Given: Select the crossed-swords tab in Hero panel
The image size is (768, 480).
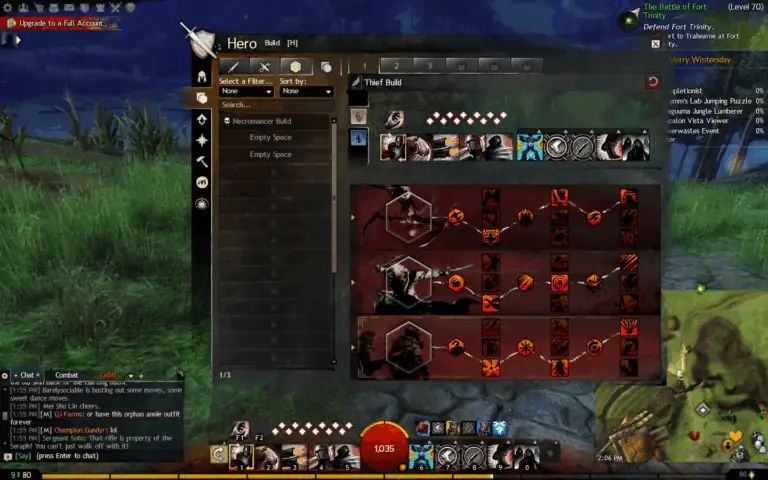Looking at the screenshot, I should click(265, 67).
